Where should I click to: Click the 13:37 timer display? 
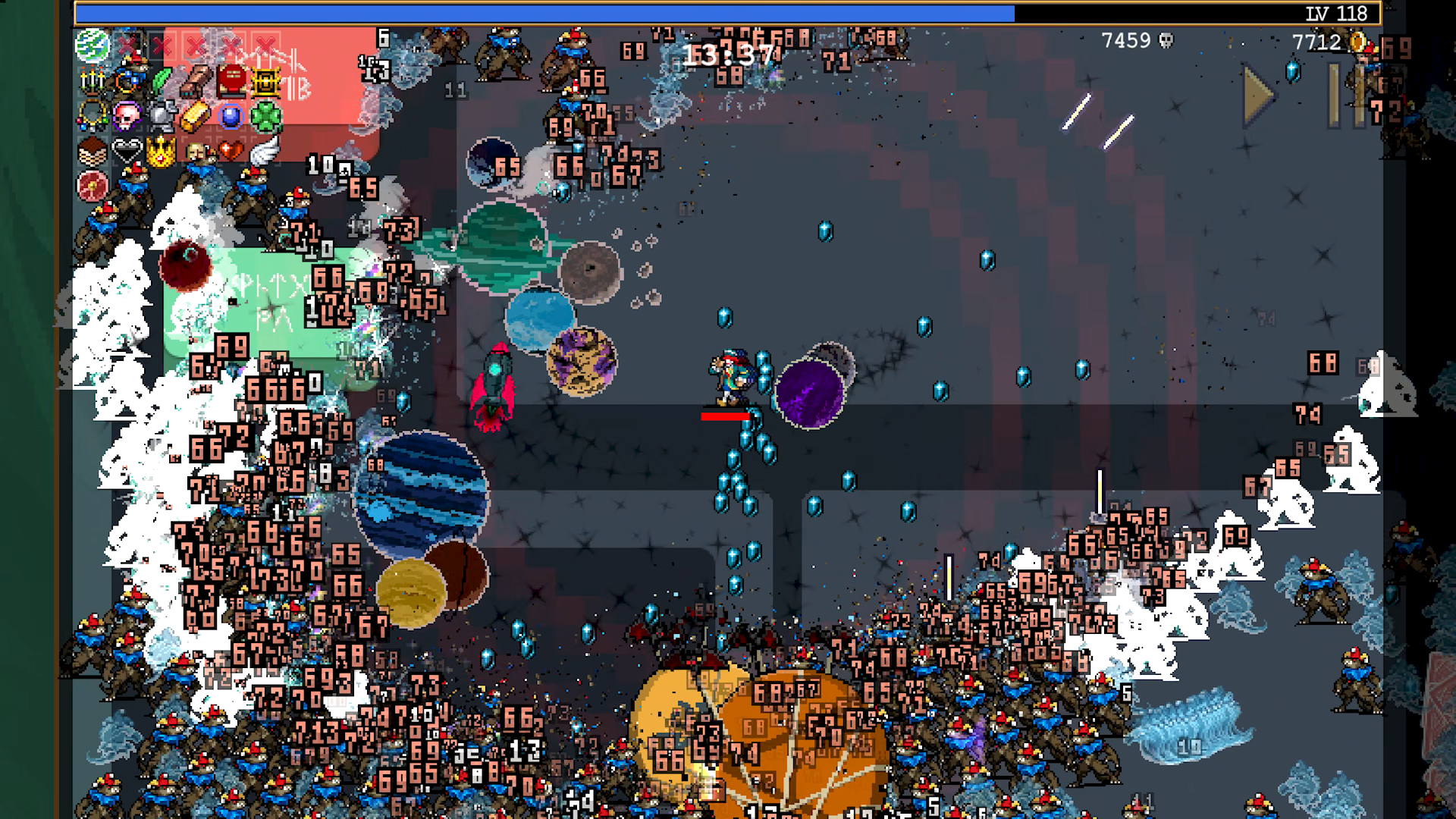[728, 53]
